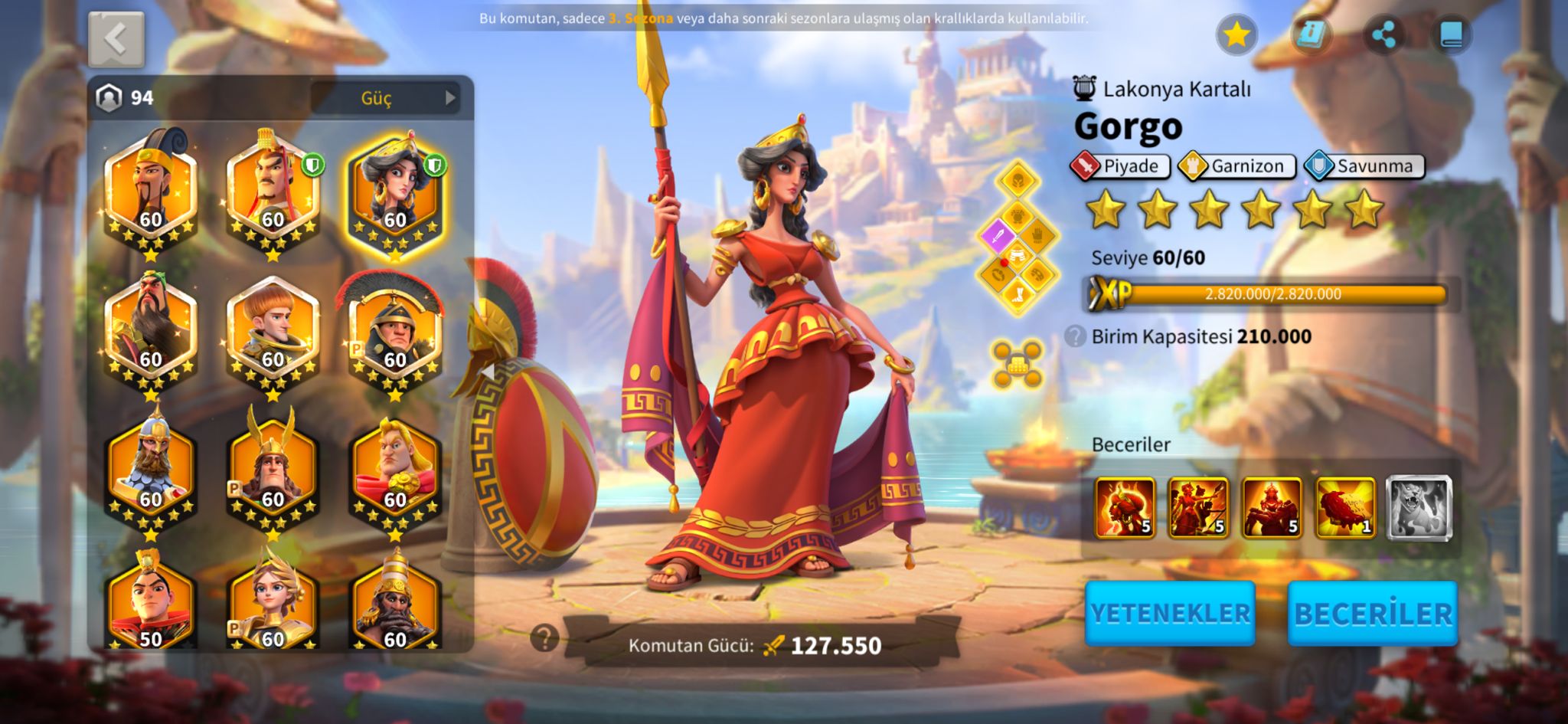Inspect Gorgo's level 1 fourth skill
Screen dimensions: 1568x724
pos(1345,508)
